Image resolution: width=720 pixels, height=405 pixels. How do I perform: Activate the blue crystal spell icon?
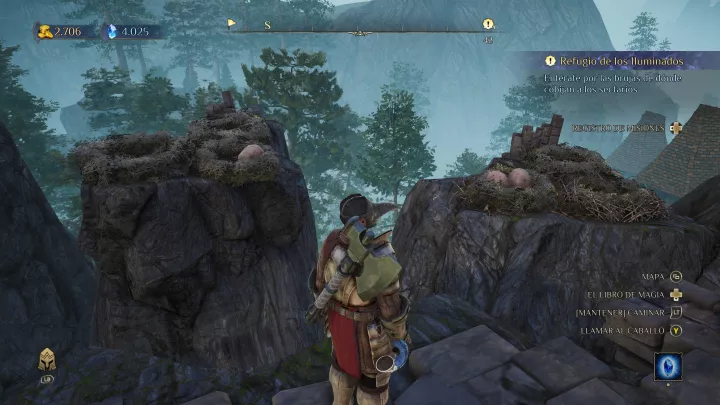669,365
